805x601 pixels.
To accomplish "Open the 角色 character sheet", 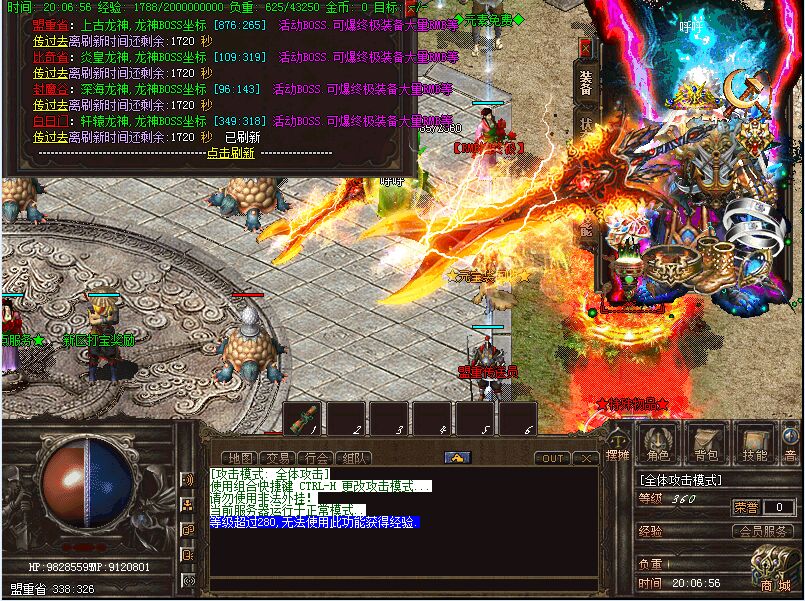I will click(x=658, y=443).
